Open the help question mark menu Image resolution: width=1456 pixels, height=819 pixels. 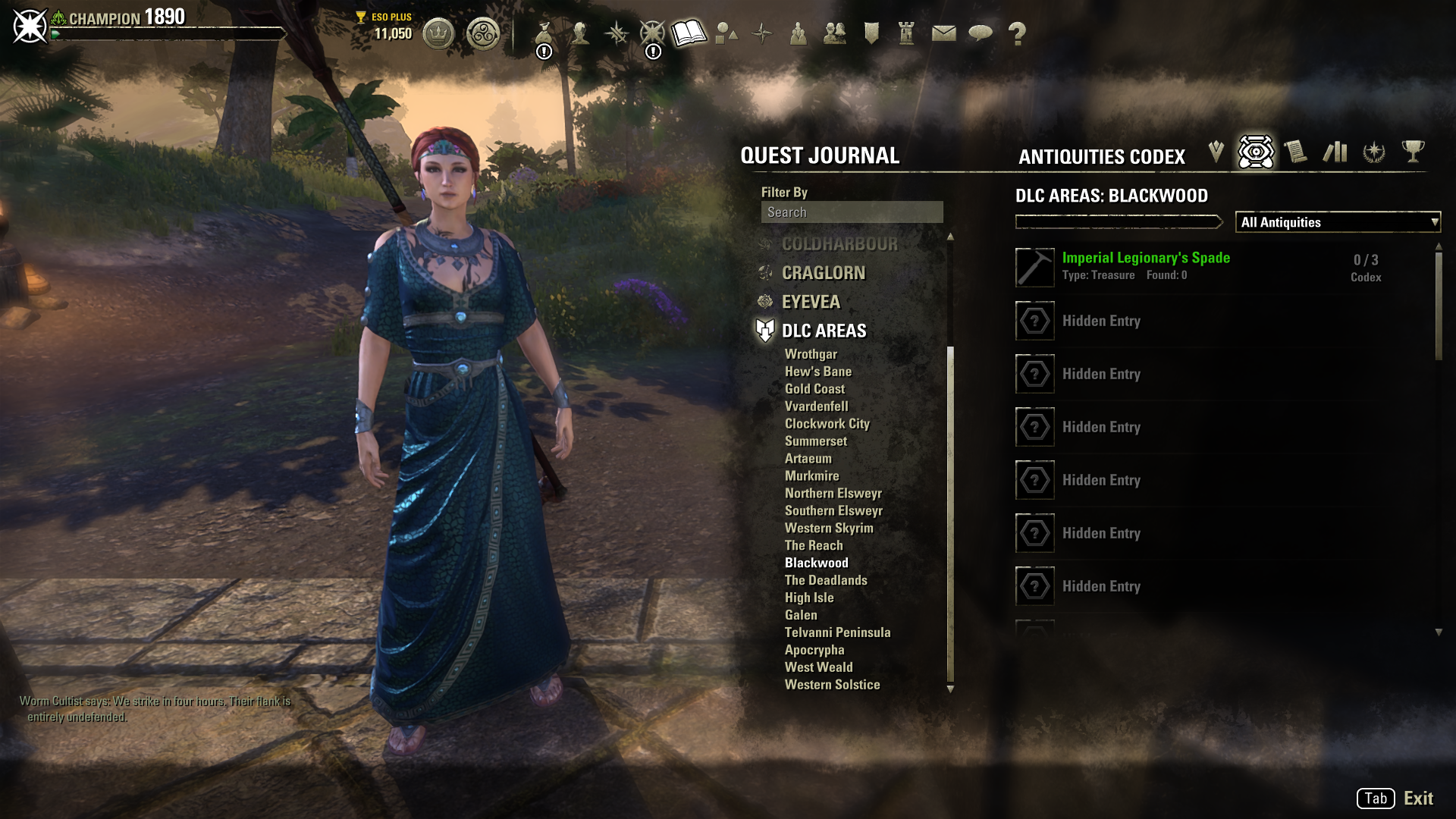1017,33
